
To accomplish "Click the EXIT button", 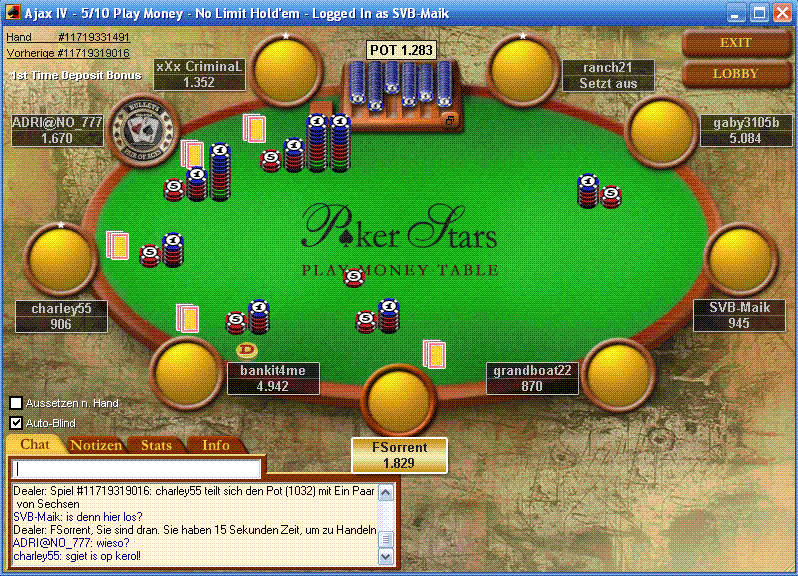I will click(735, 43).
